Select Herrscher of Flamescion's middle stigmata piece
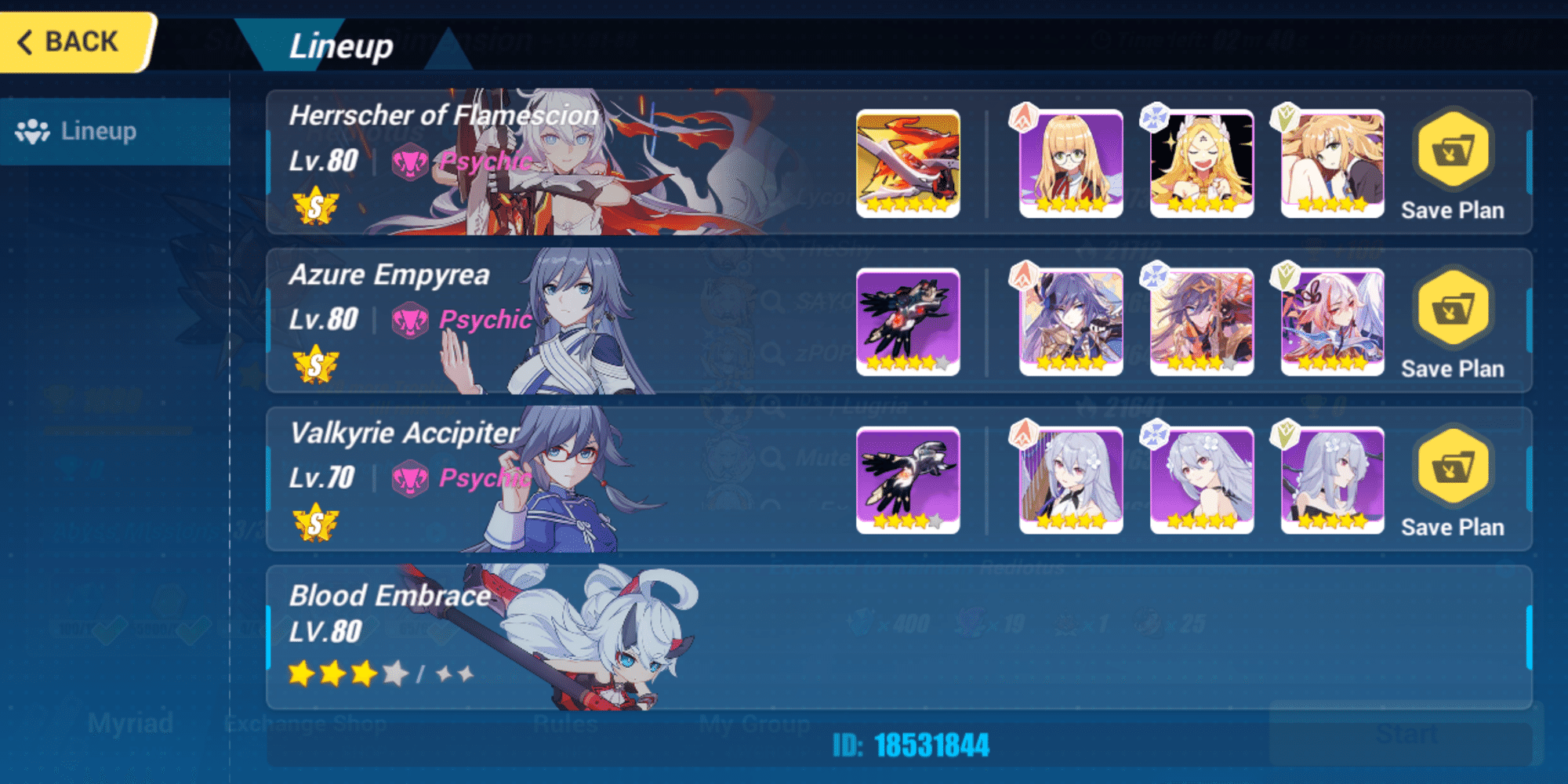This screenshot has height=784, width=1568. [1202, 163]
